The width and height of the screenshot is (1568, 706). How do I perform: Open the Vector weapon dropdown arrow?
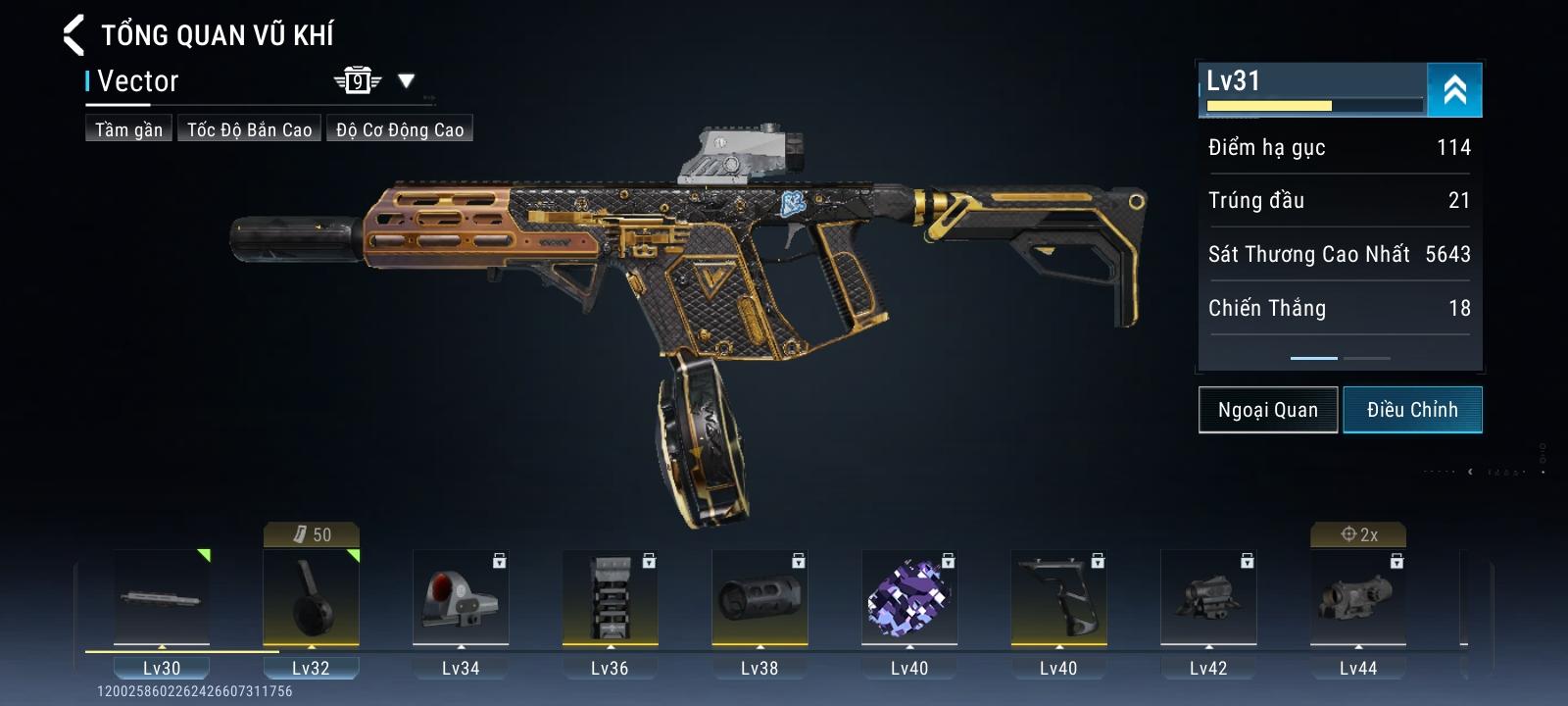406,81
